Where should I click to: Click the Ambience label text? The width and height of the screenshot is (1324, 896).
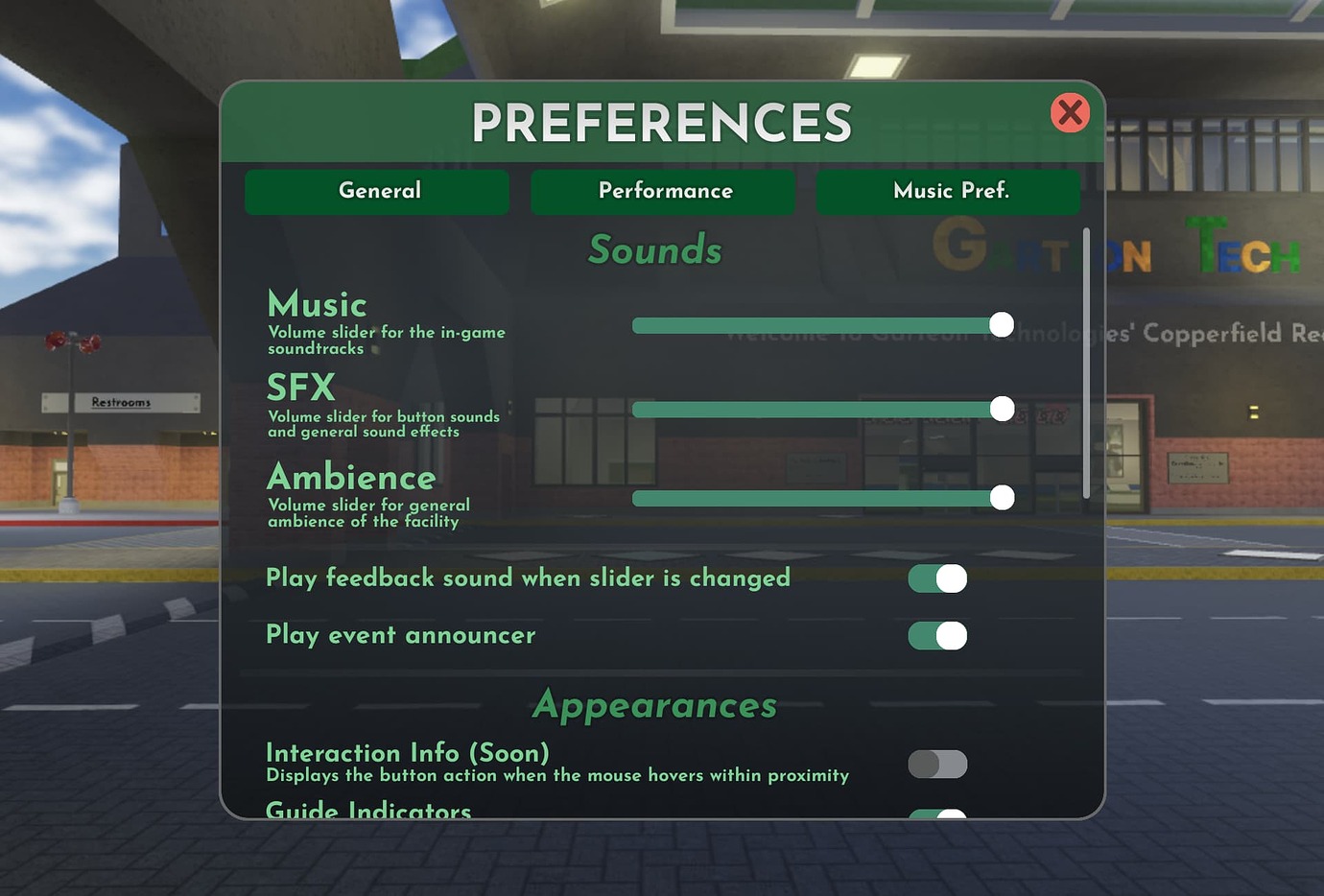click(x=351, y=478)
